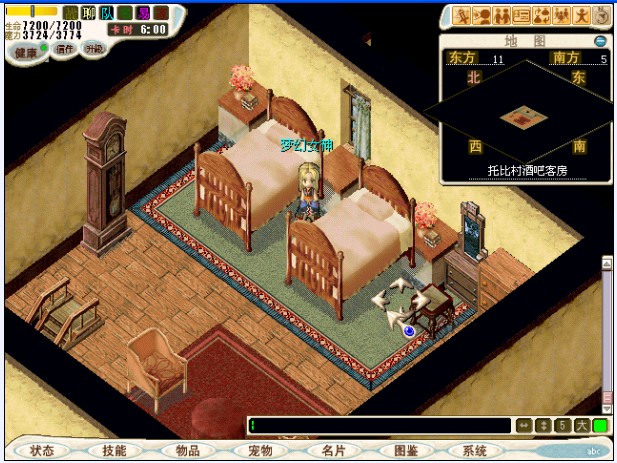The height and width of the screenshot is (463, 617).
Task: Toggle the 聊 chat mode icon
Action: (x=88, y=13)
